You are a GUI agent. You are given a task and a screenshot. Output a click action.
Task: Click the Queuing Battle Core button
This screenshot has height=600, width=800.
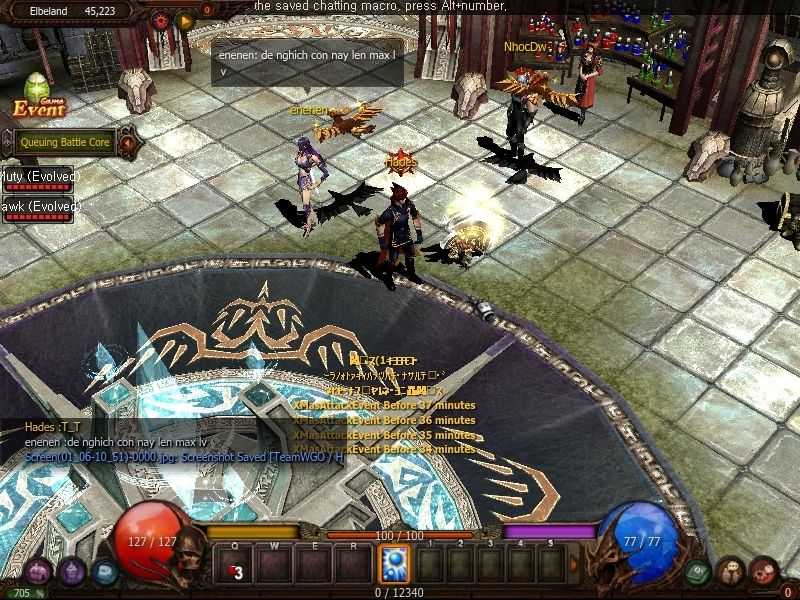pyautogui.click(x=64, y=142)
